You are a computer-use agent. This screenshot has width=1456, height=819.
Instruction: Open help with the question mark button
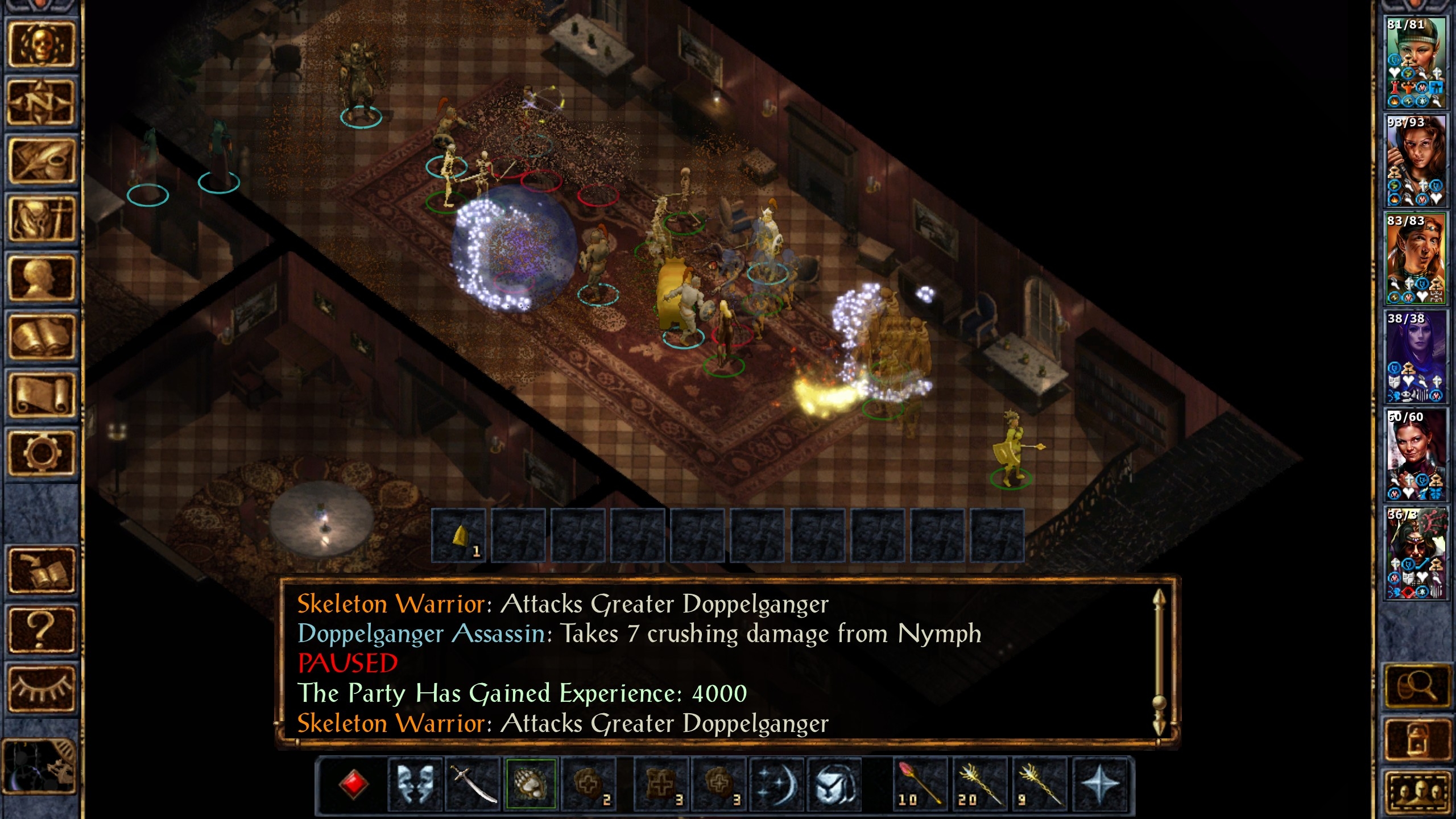41,630
